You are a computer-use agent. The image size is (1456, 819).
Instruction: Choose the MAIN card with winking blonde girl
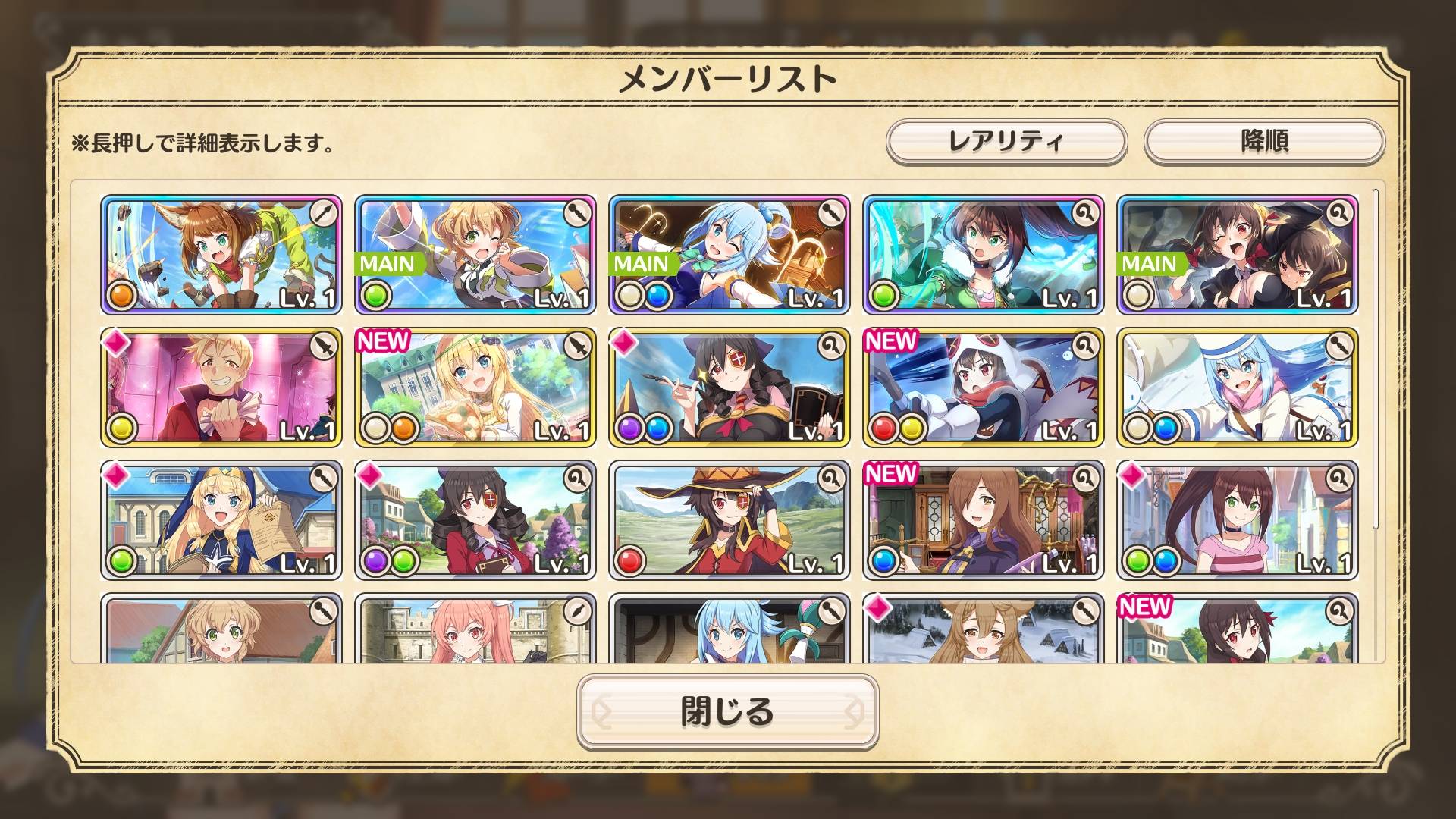(x=475, y=254)
